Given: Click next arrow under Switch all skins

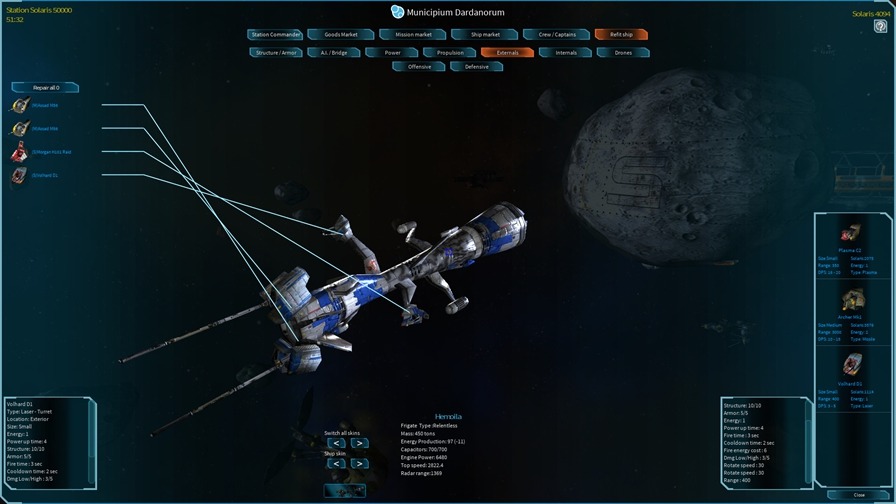Looking at the screenshot, I should [359, 443].
